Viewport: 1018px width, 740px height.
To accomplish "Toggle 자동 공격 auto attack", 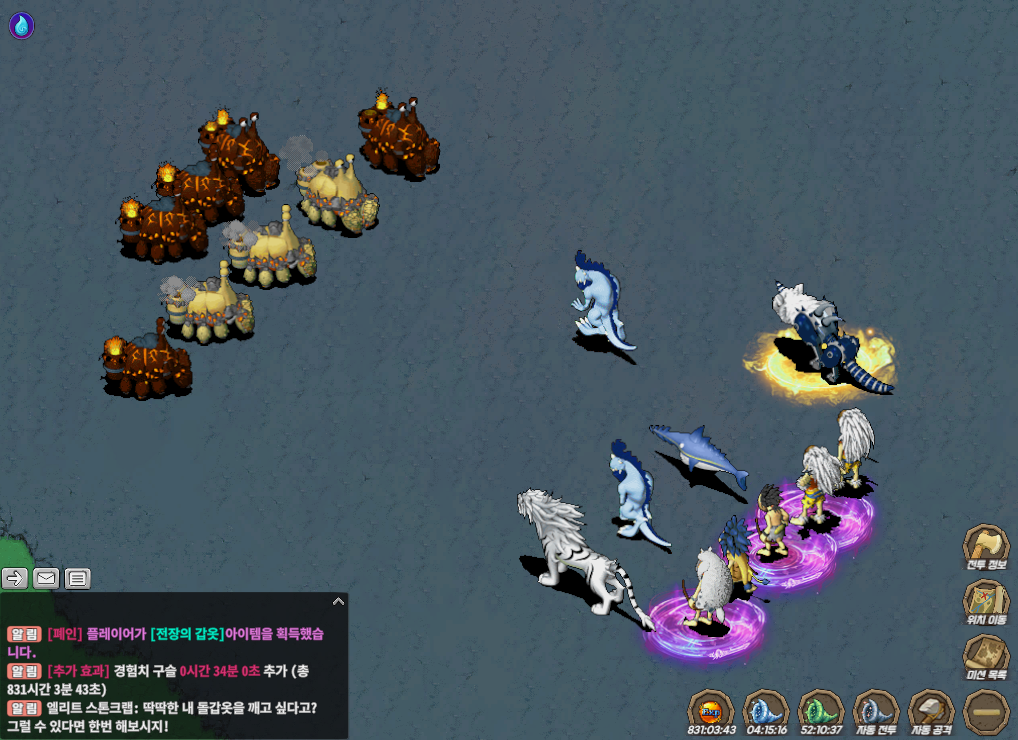I will coord(931,713).
